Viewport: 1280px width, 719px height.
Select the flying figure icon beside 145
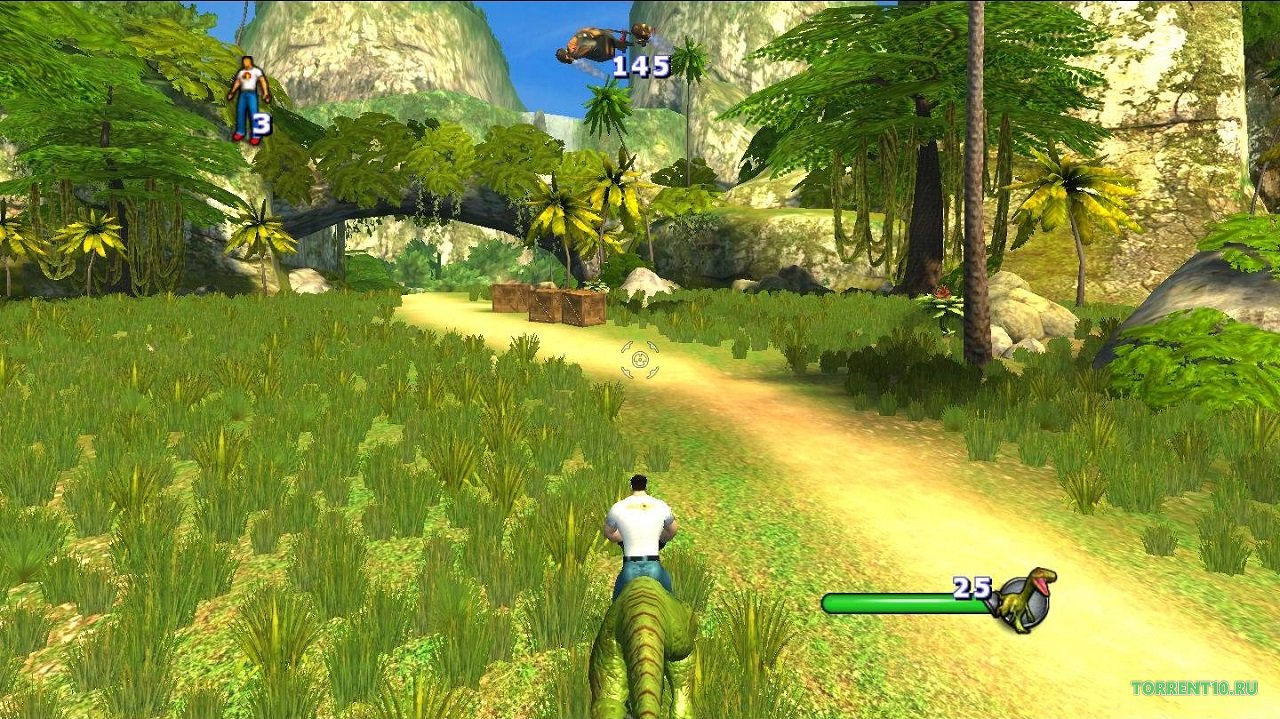coord(594,45)
